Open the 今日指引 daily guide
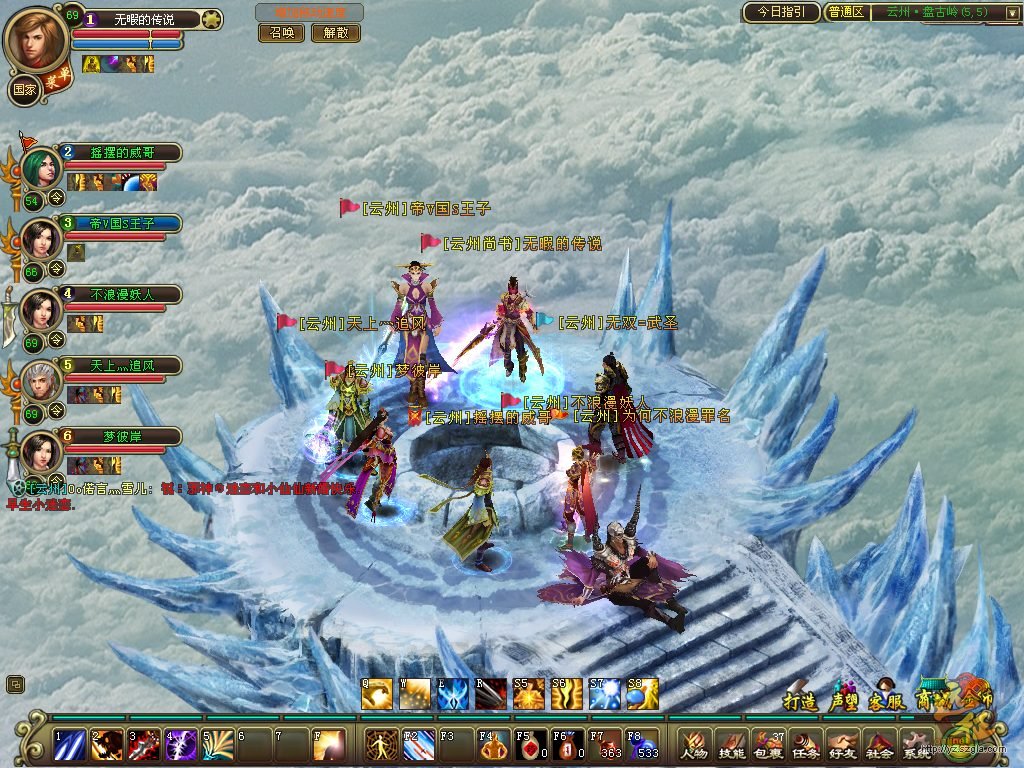The image size is (1024, 768). coord(781,12)
